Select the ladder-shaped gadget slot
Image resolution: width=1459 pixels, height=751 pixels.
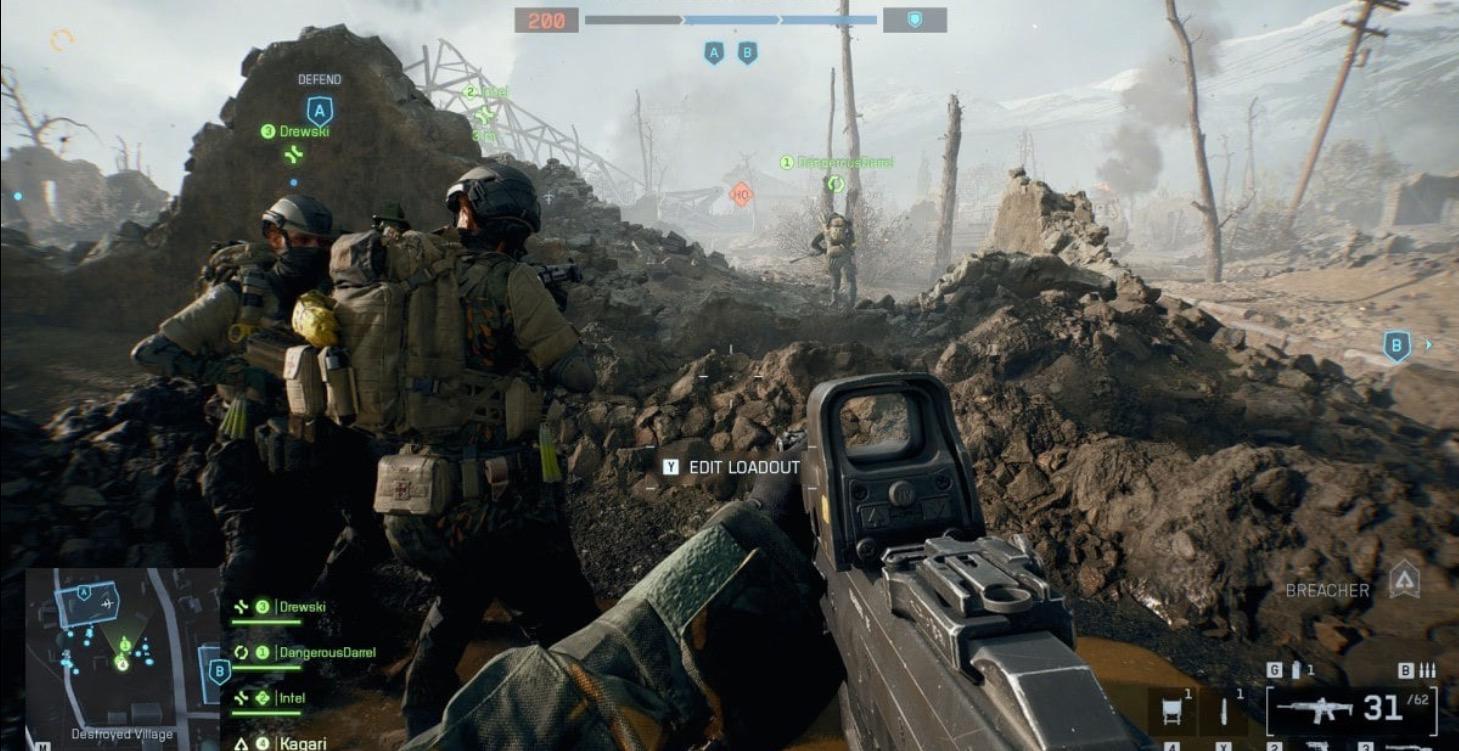coord(1171,711)
